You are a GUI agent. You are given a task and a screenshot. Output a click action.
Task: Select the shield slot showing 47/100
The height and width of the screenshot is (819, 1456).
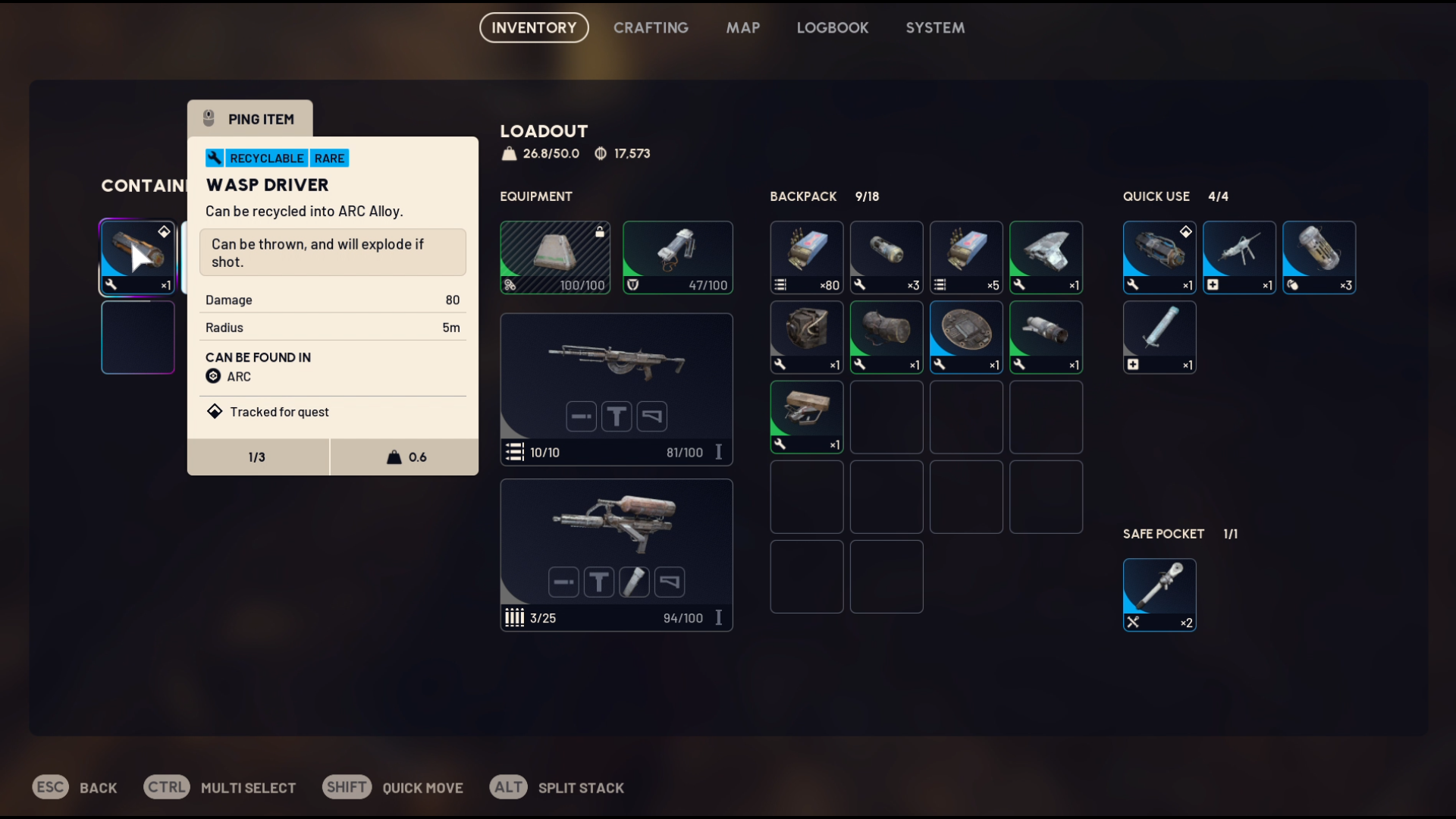click(677, 257)
